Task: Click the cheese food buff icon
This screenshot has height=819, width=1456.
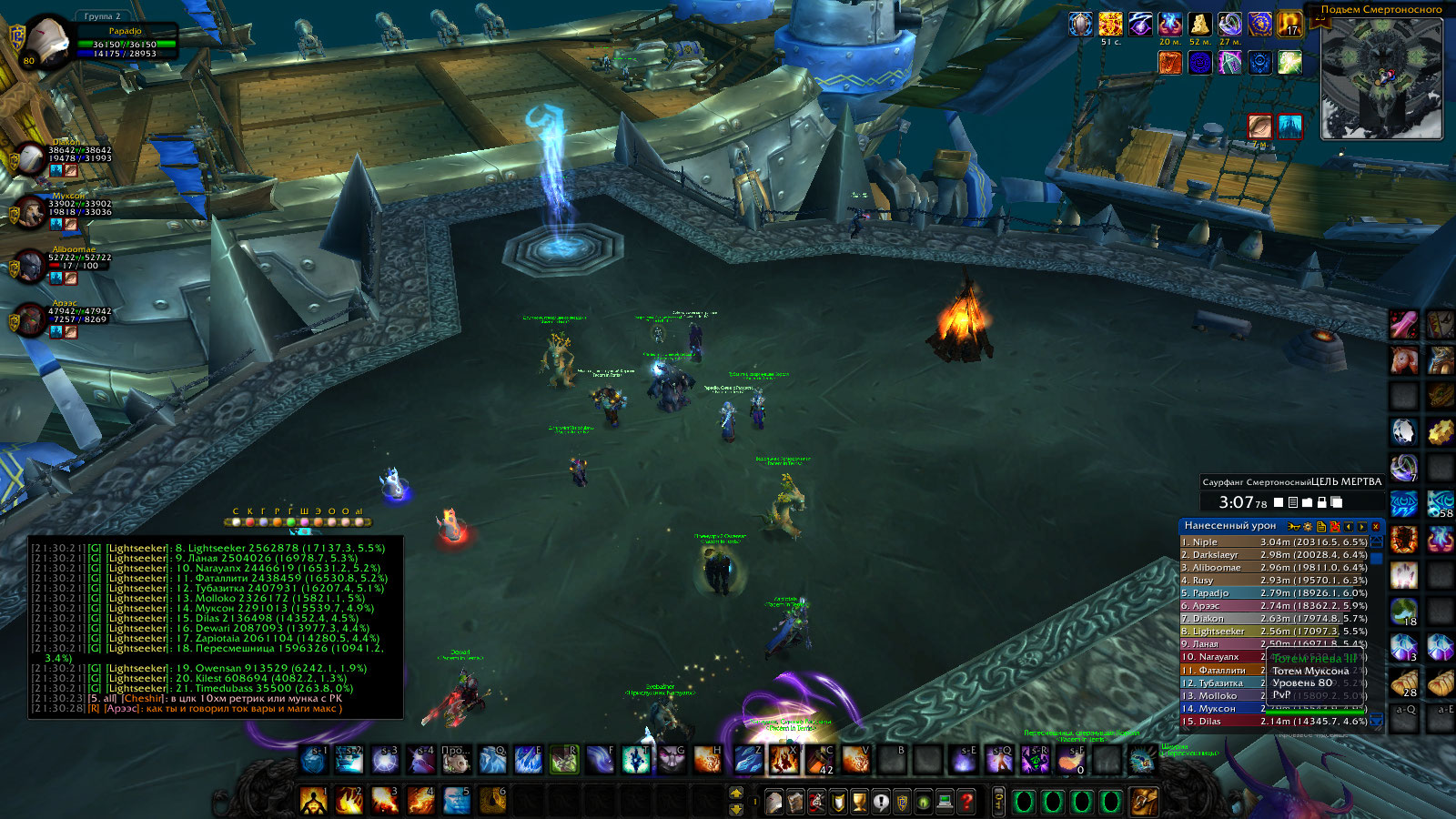Action: [1199, 25]
